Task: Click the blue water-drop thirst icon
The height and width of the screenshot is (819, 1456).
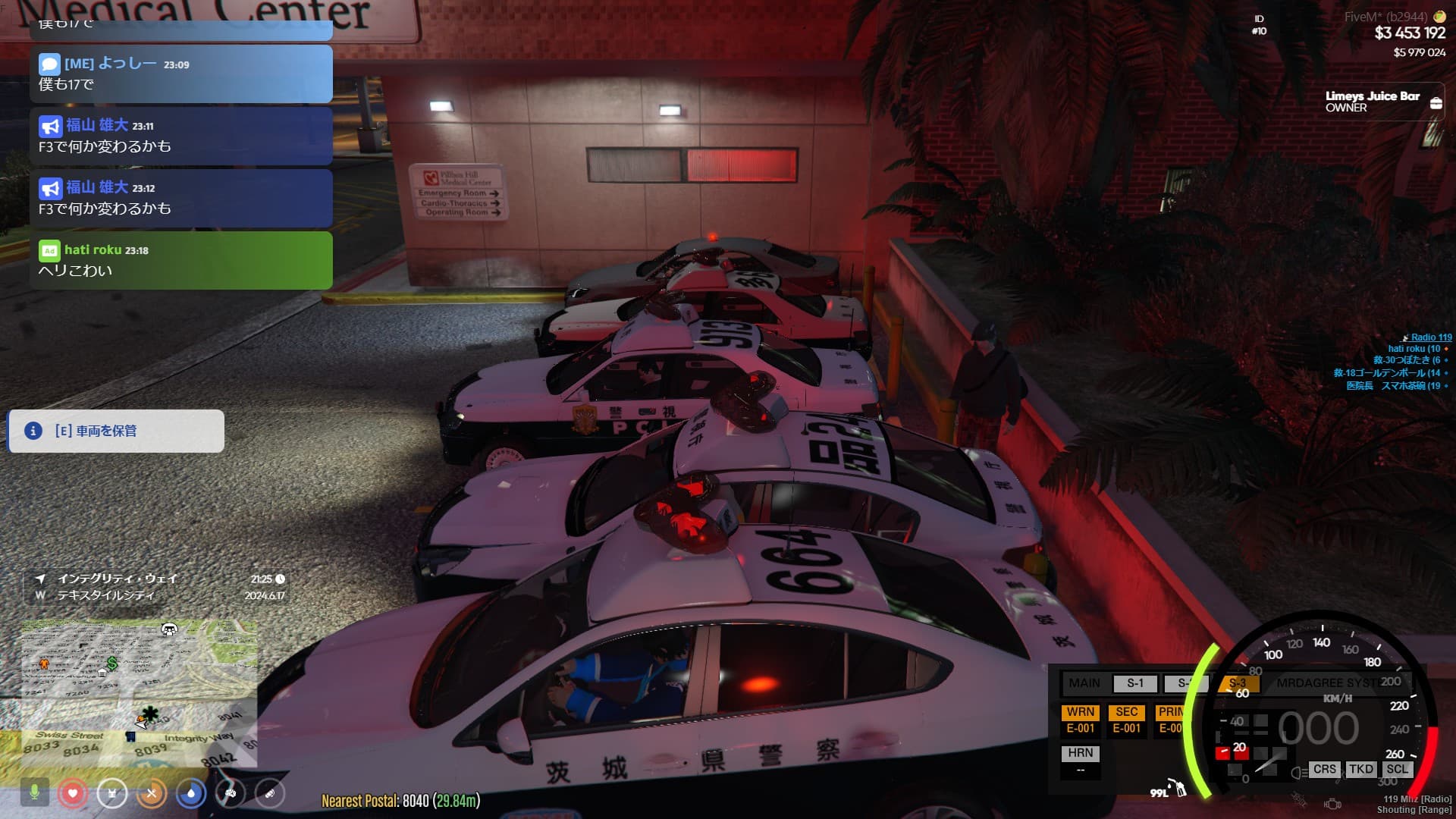Action: point(191,793)
